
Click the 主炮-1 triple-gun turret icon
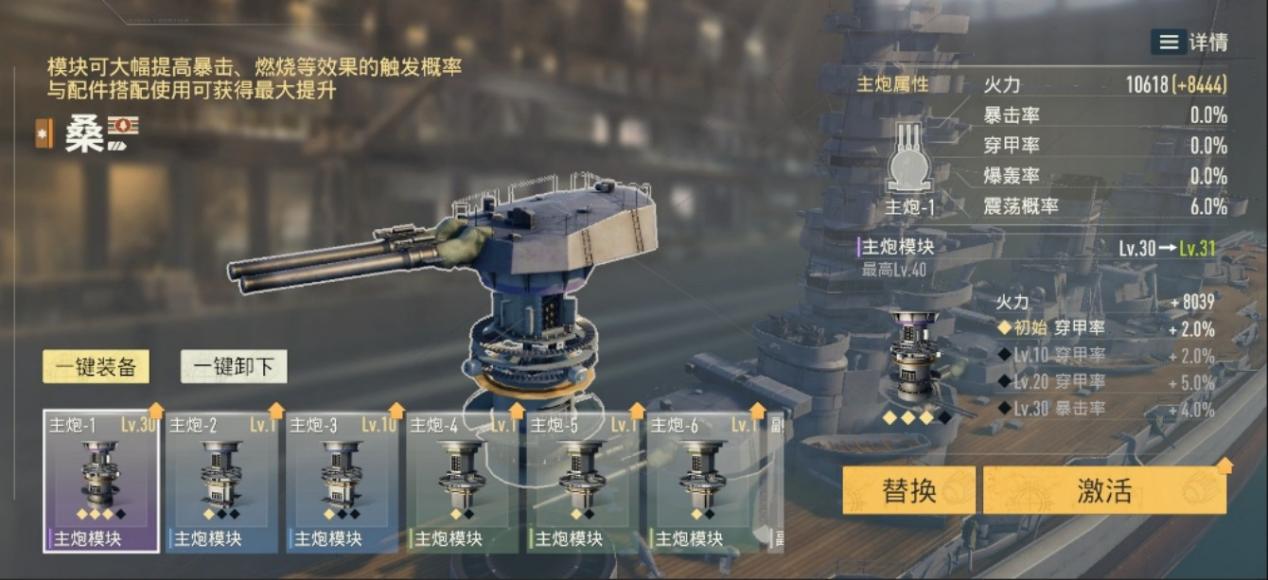[x=909, y=158]
